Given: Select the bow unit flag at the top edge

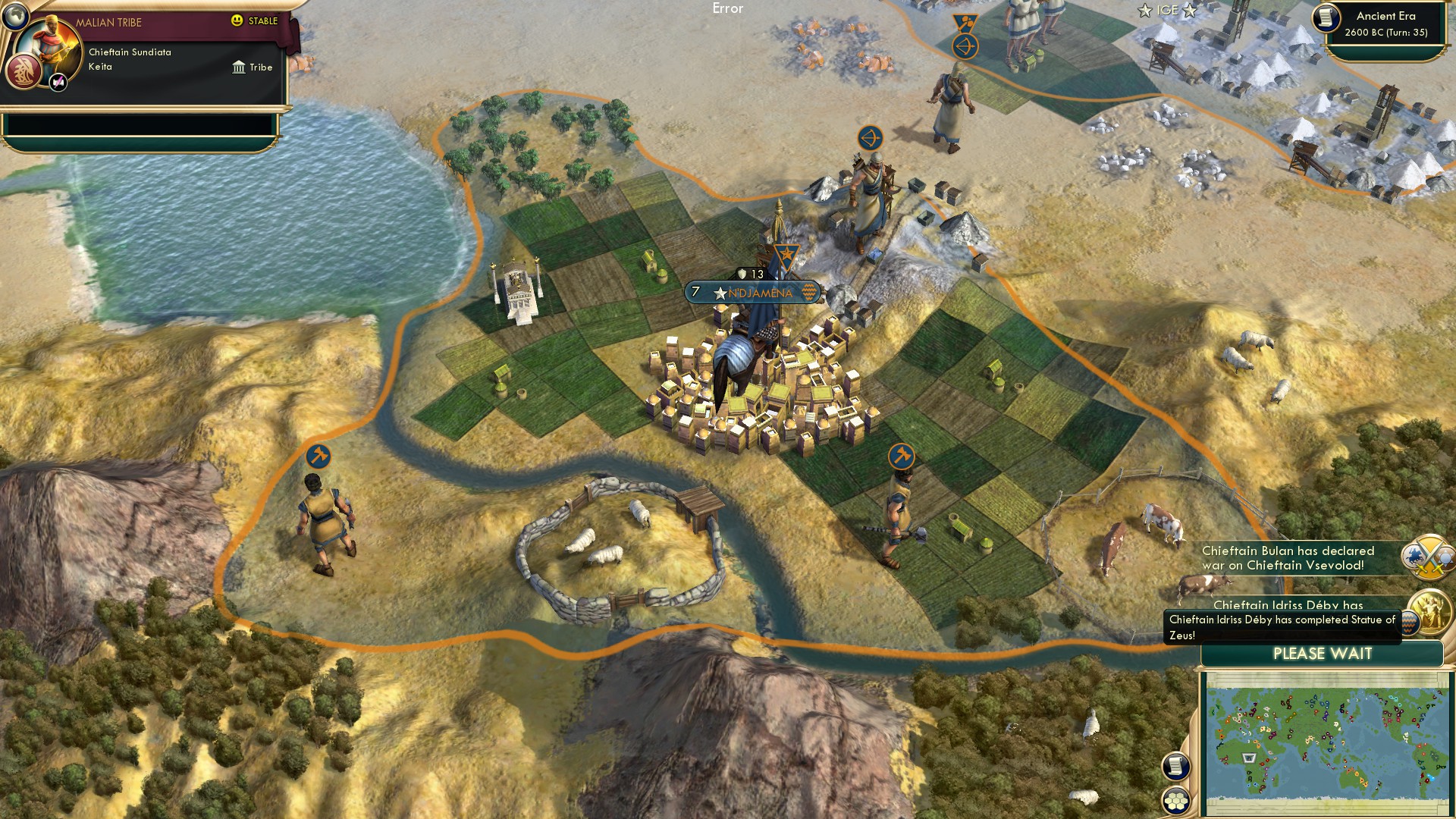Looking at the screenshot, I should [965, 45].
